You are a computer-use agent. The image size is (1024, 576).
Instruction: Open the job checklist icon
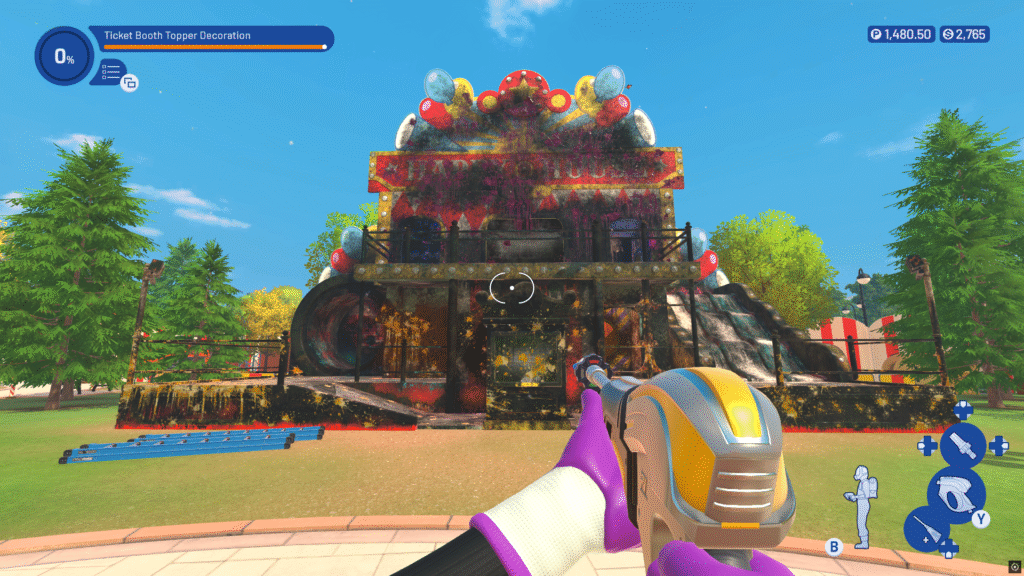(x=111, y=71)
